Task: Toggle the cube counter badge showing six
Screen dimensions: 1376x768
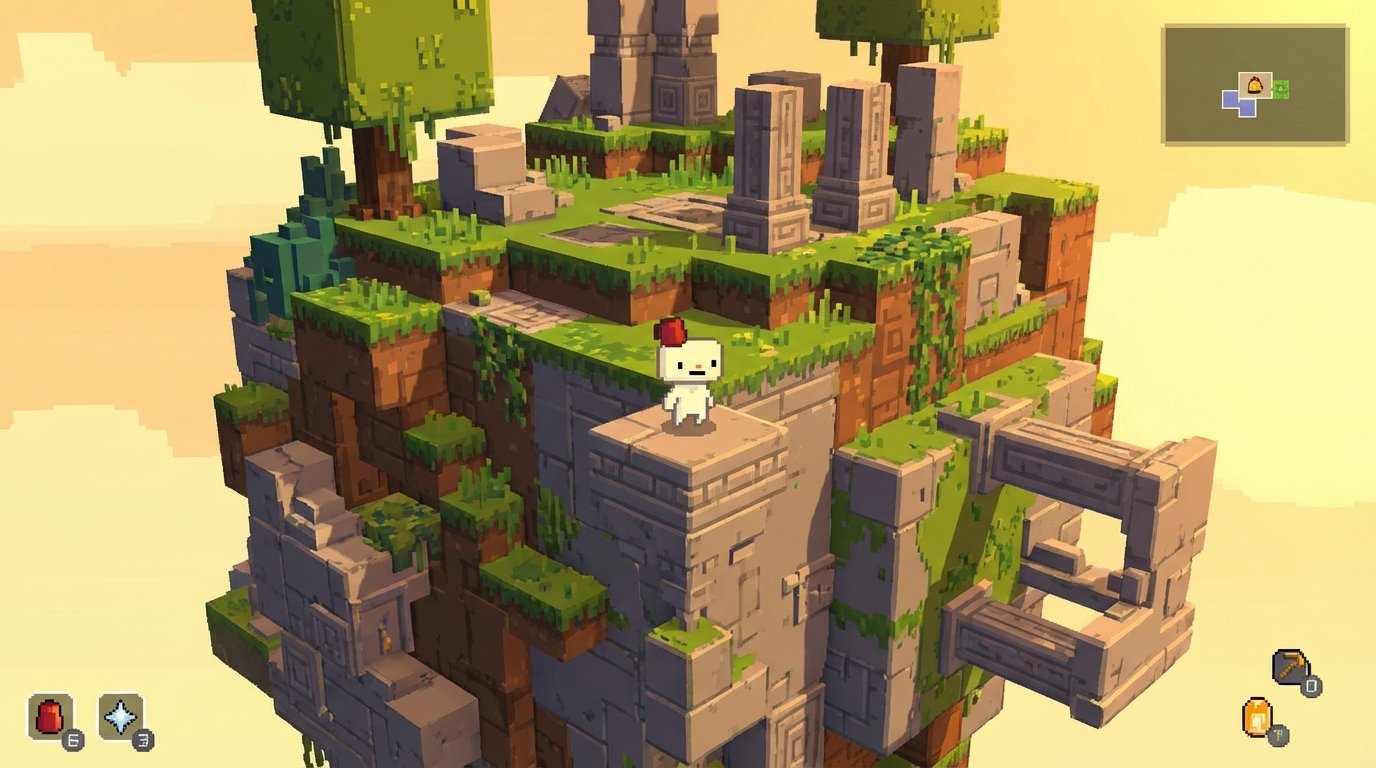Action: pyautogui.click(x=74, y=741)
